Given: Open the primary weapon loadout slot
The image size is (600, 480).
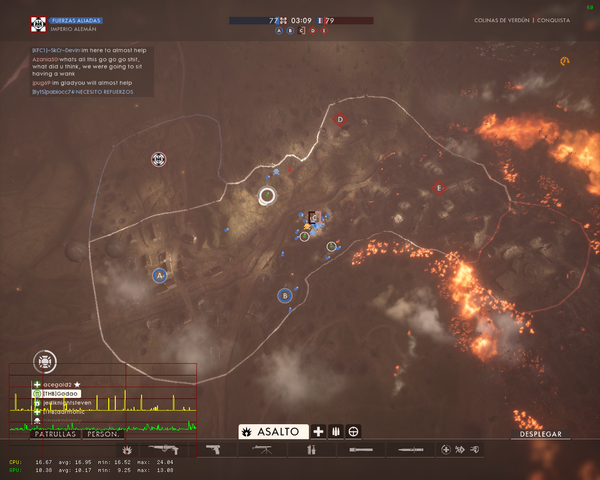Looking at the screenshot, I should point(161,451).
